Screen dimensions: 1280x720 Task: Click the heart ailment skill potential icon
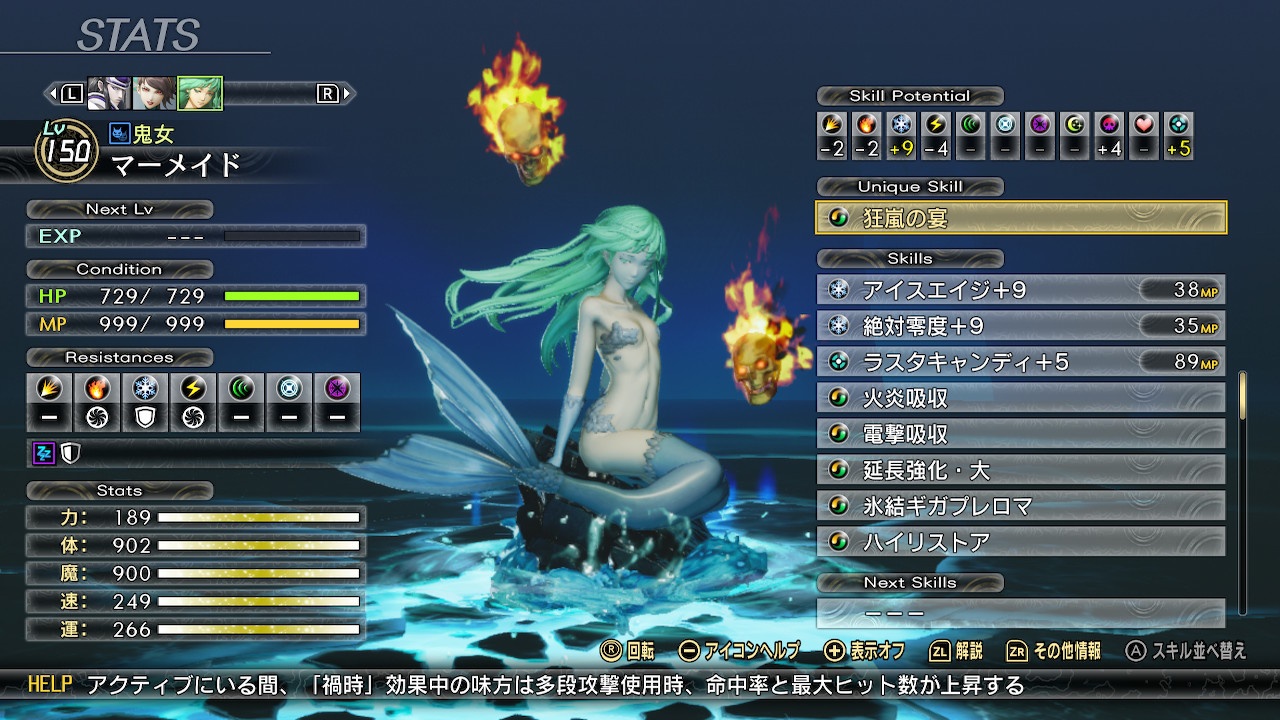pyautogui.click(x=1145, y=126)
